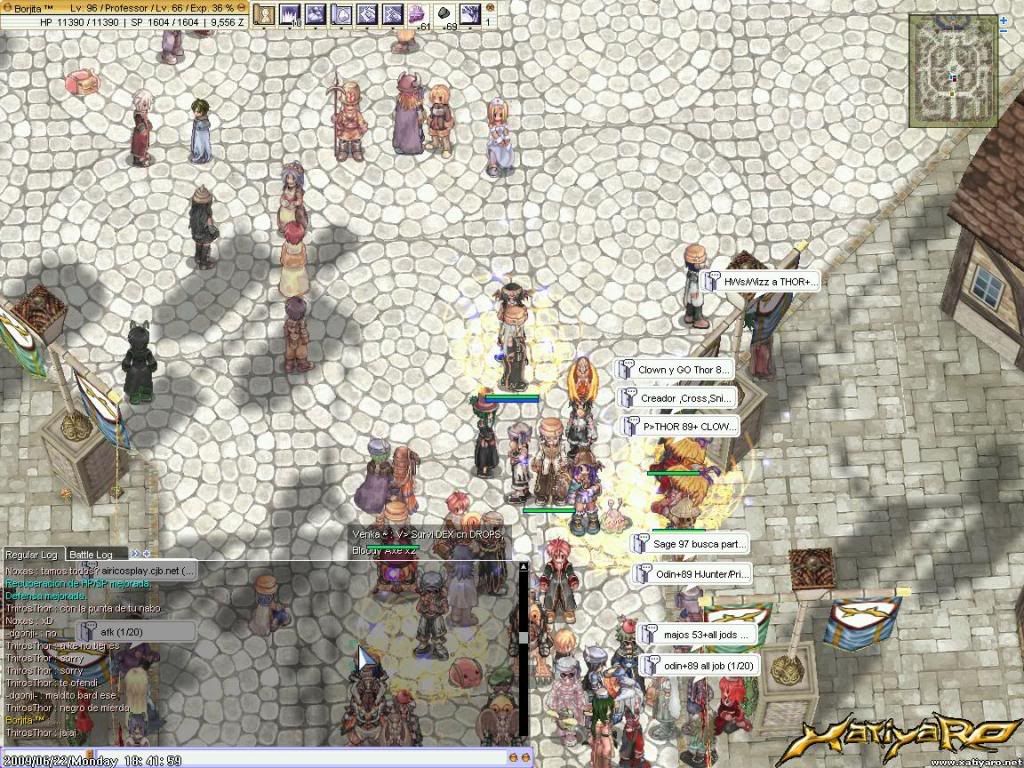Screen dimensions: 1024x768
Task: Click the chat log scrollbar
Action: pyautogui.click(x=522, y=640)
